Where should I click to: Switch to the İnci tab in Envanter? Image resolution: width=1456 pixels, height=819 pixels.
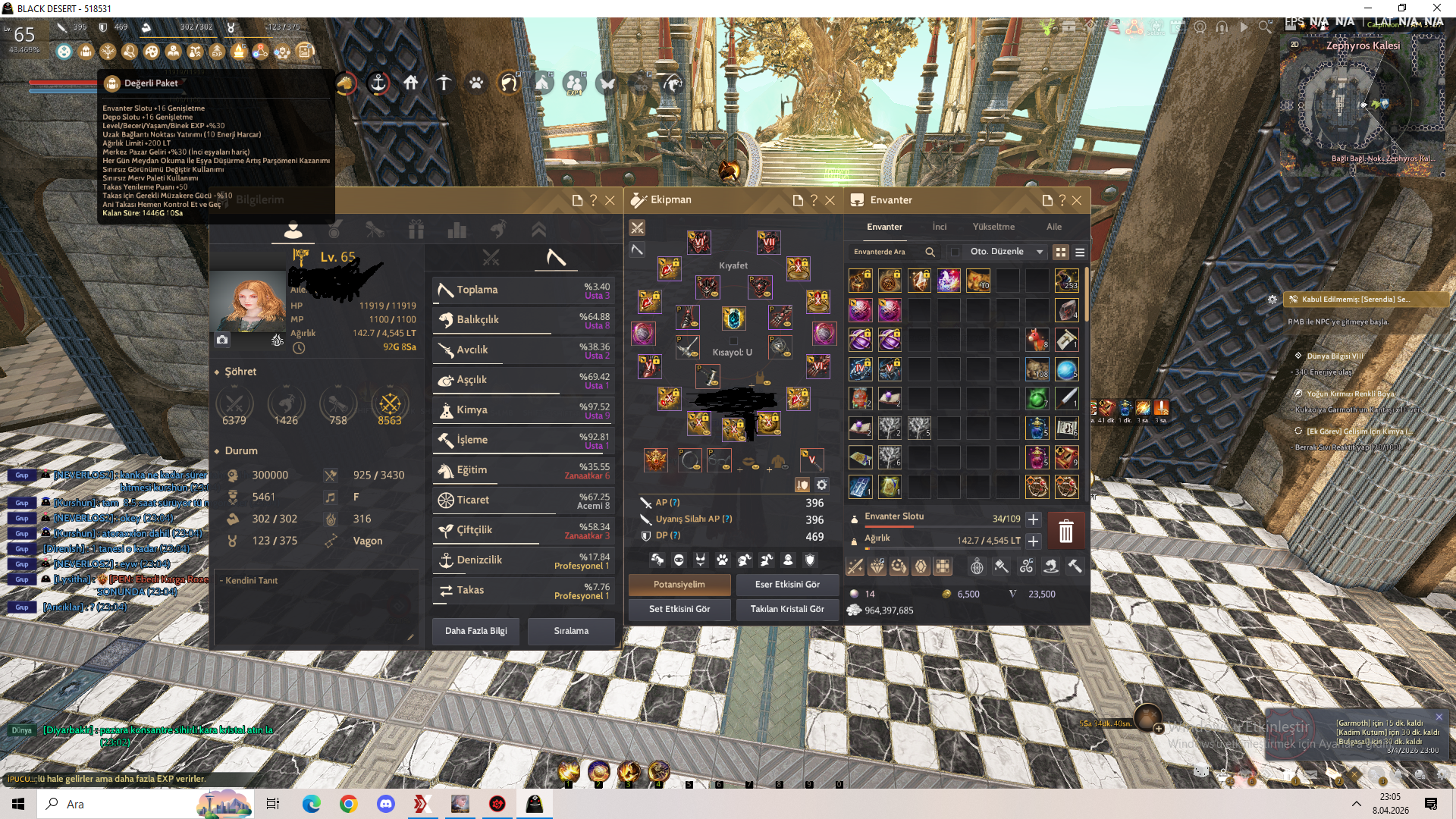(940, 226)
